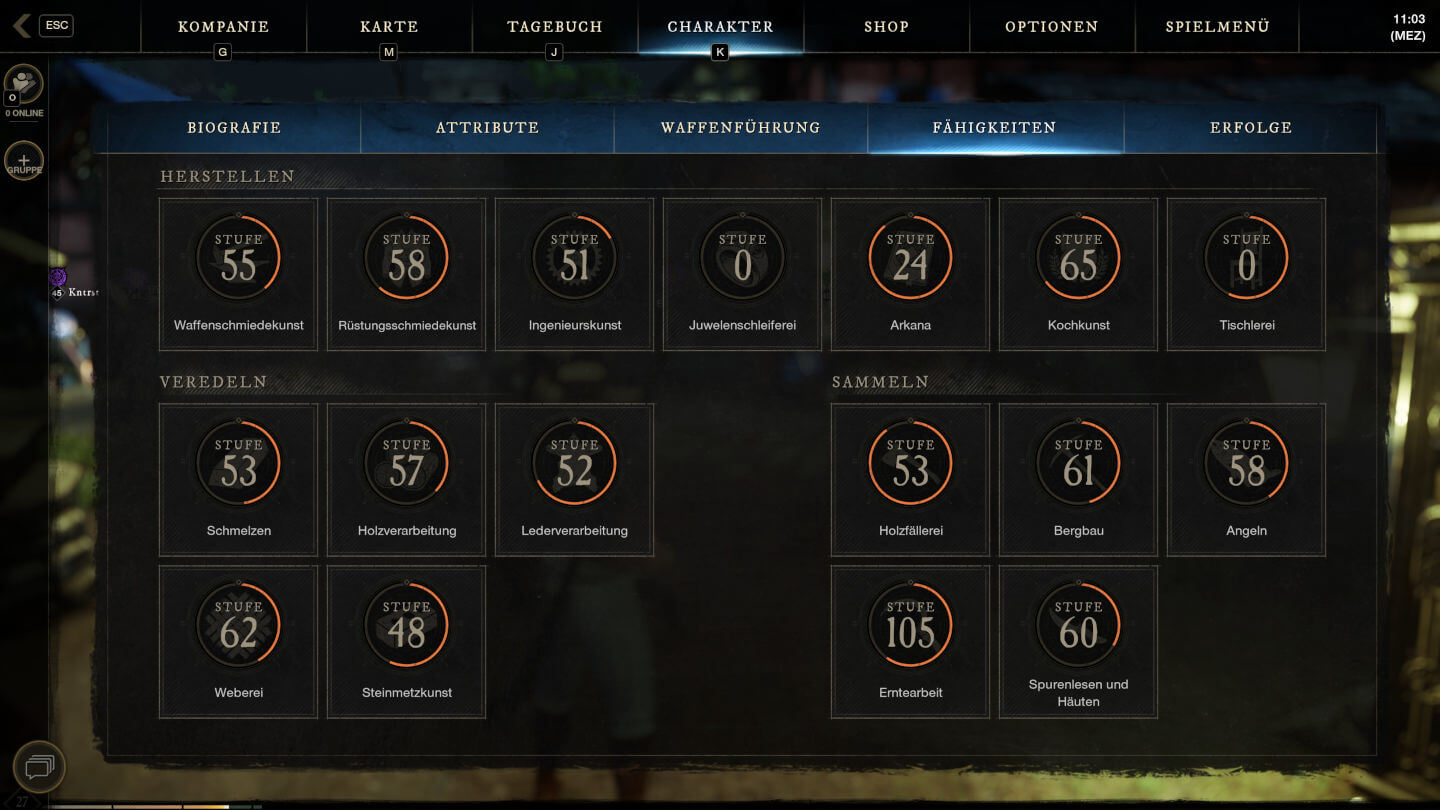Screen dimensions: 1440x810
Task: Switch to the Erfolge tab
Action: point(1251,128)
